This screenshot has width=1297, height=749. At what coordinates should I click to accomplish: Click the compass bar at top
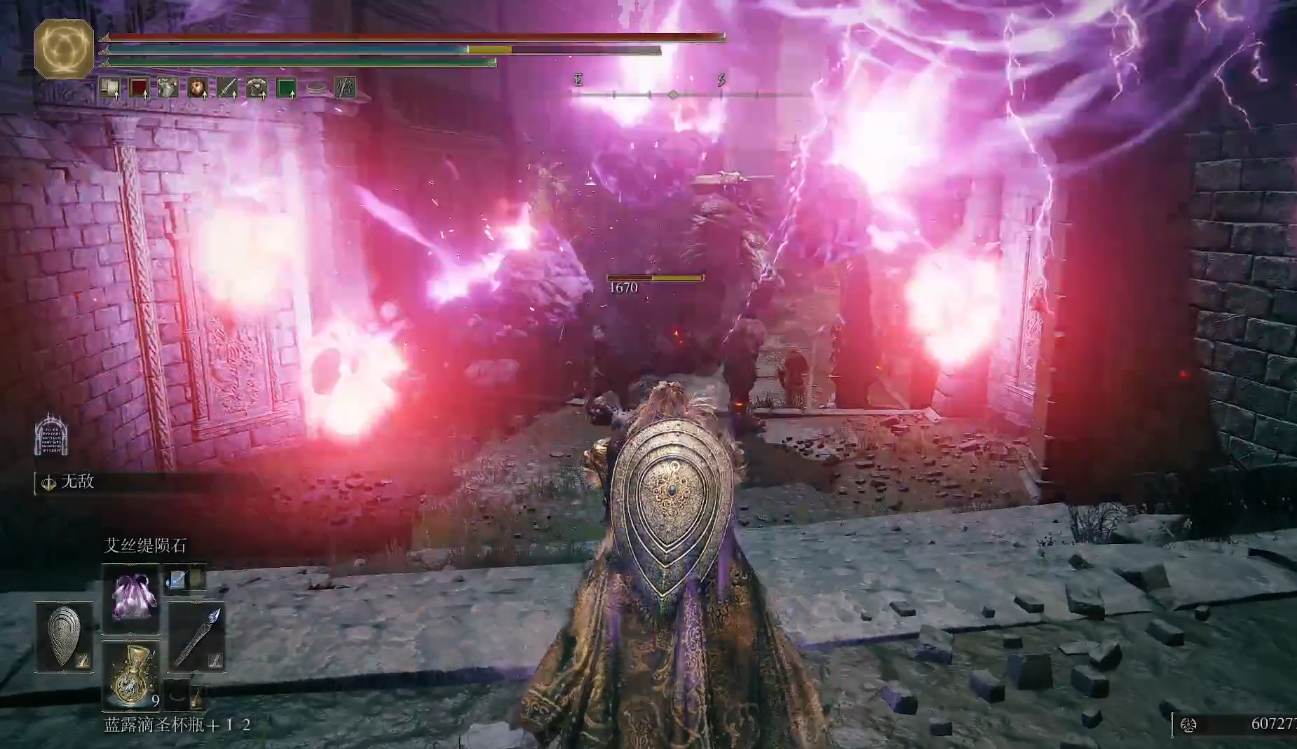click(x=672, y=95)
